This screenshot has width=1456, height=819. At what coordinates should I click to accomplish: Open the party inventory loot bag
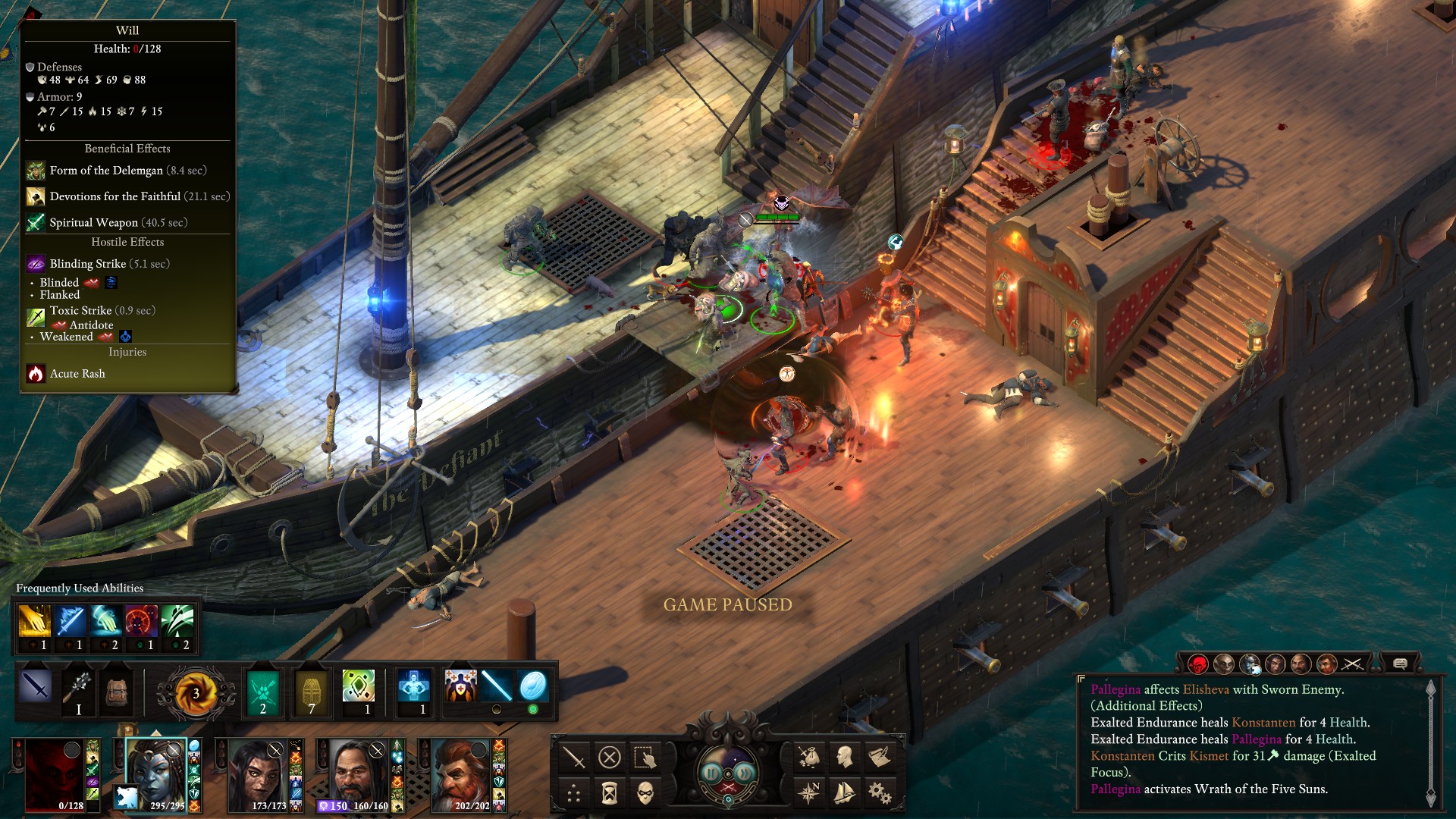tap(809, 756)
